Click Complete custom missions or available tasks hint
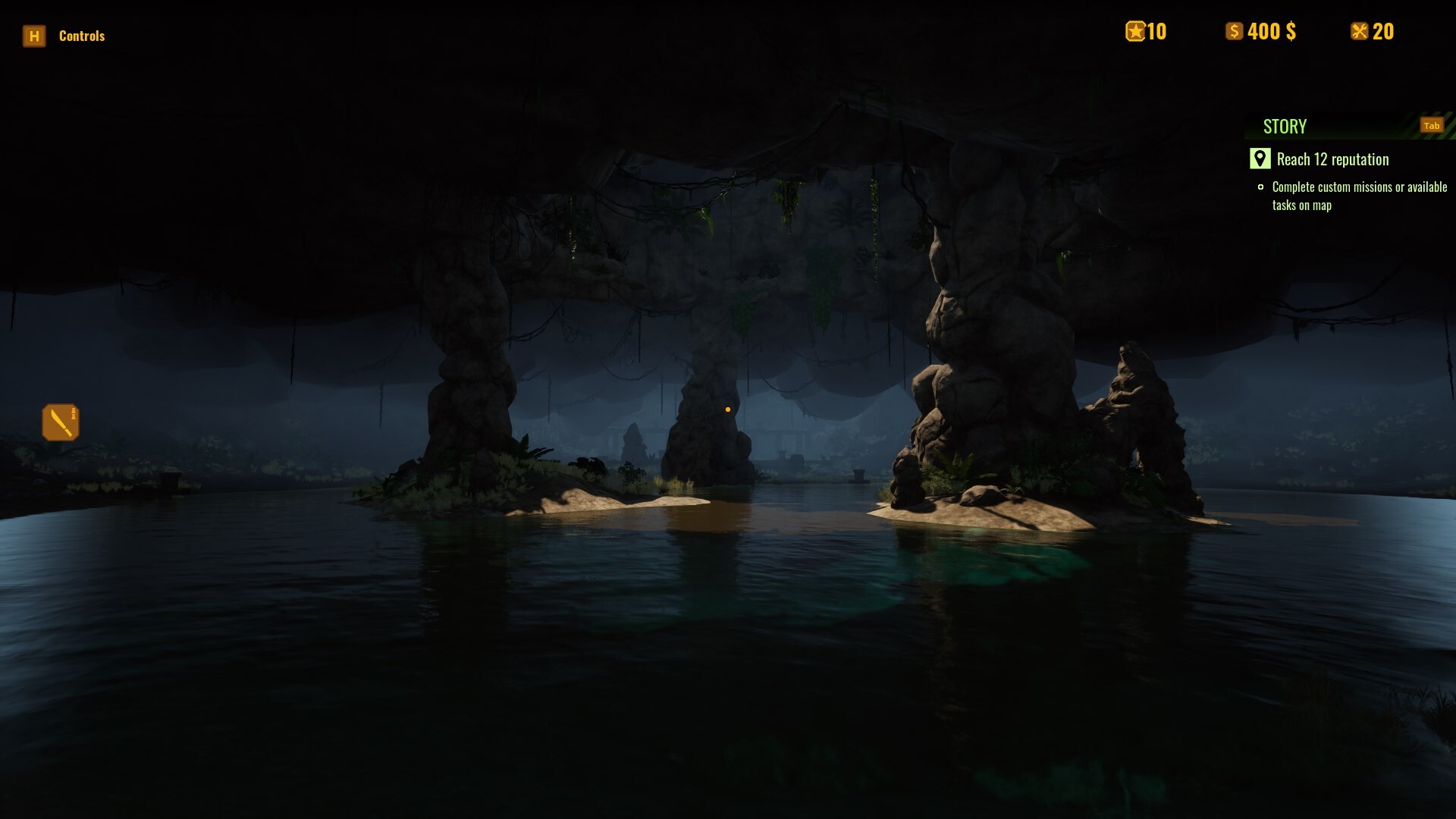The width and height of the screenshot is (1456, 819). (1360, 196)
